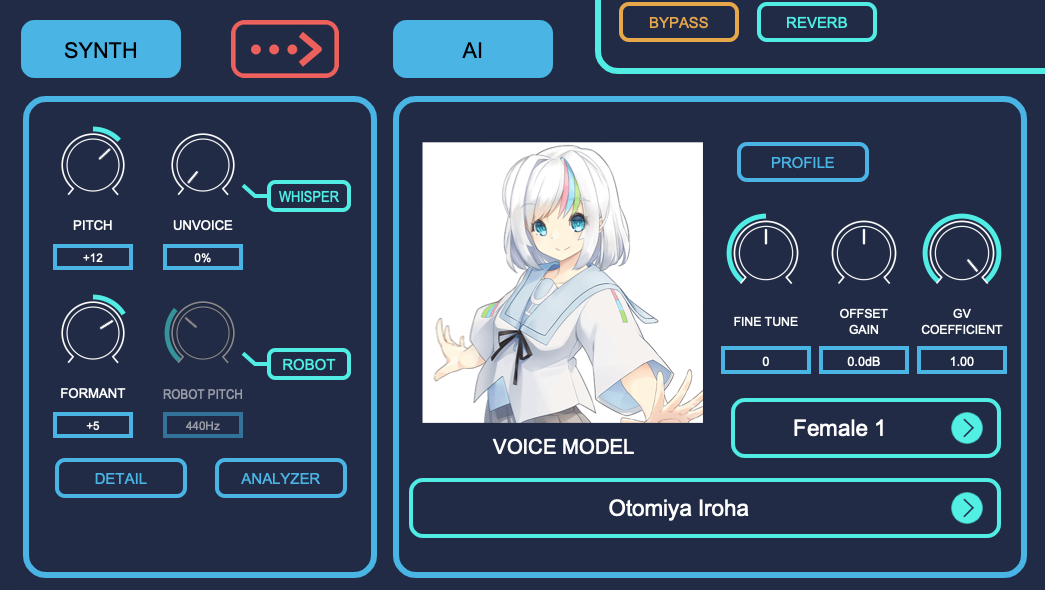Click the PITCH knob
This screenshot has height=590, width=1045.
[92, 164]
